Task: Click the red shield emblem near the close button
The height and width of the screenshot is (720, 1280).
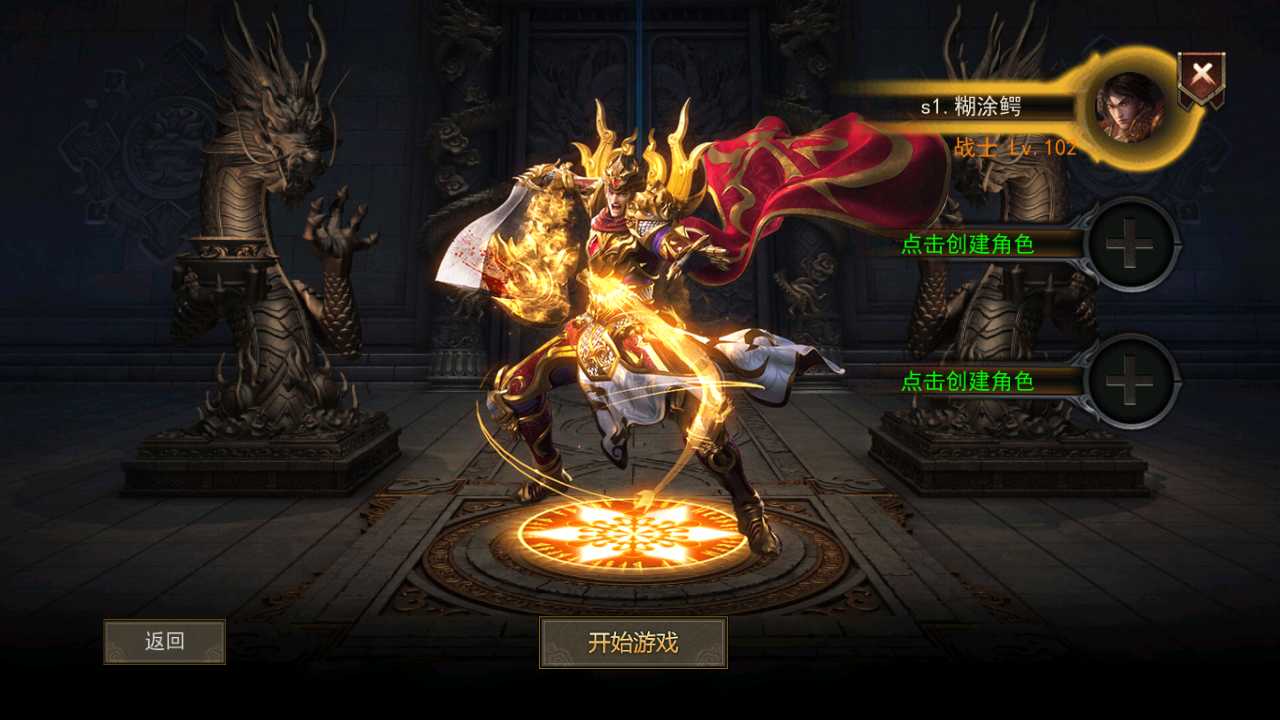Action: point(1201,71)
